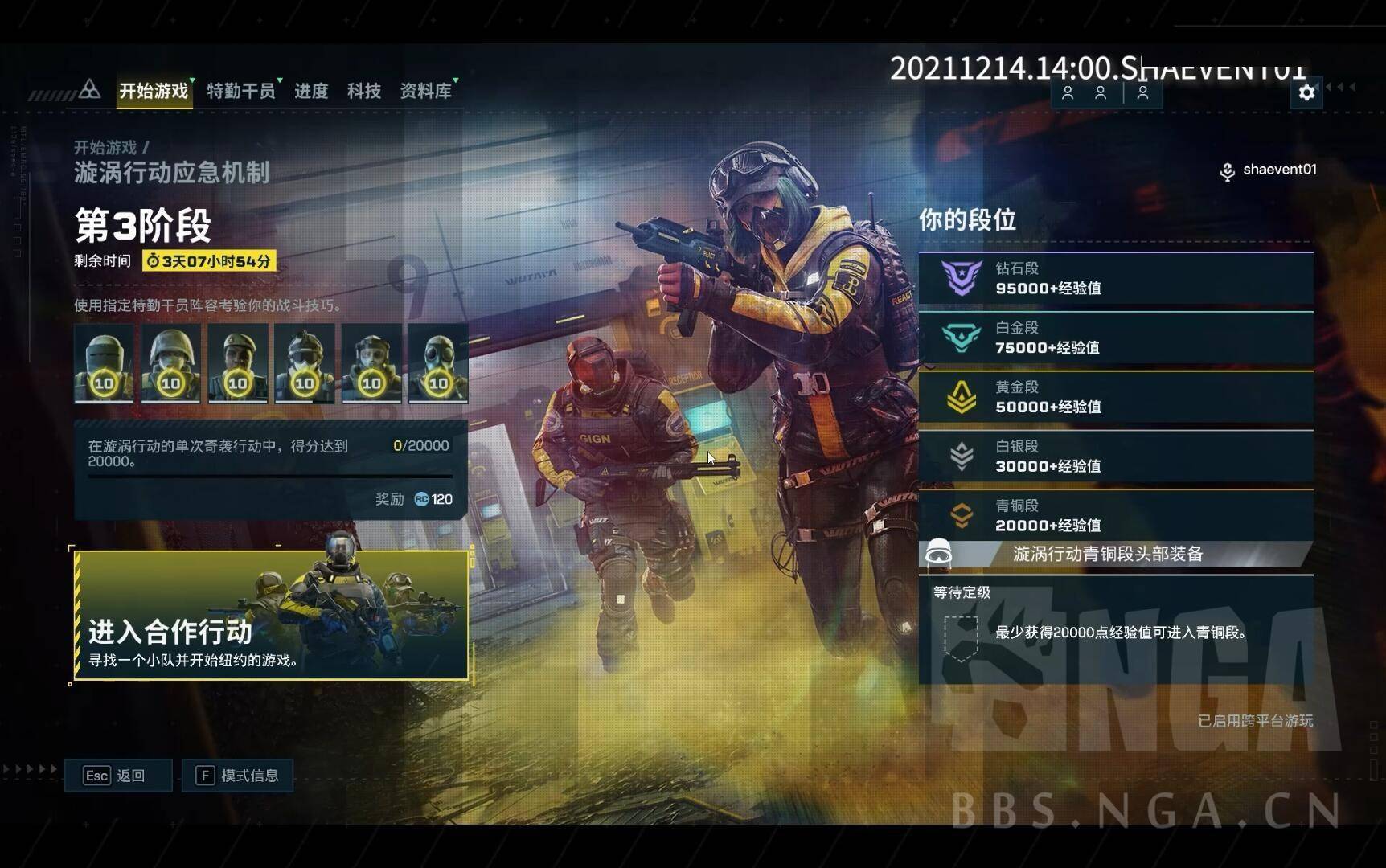Show 模式信息 mode information

[x=237, y=776]
